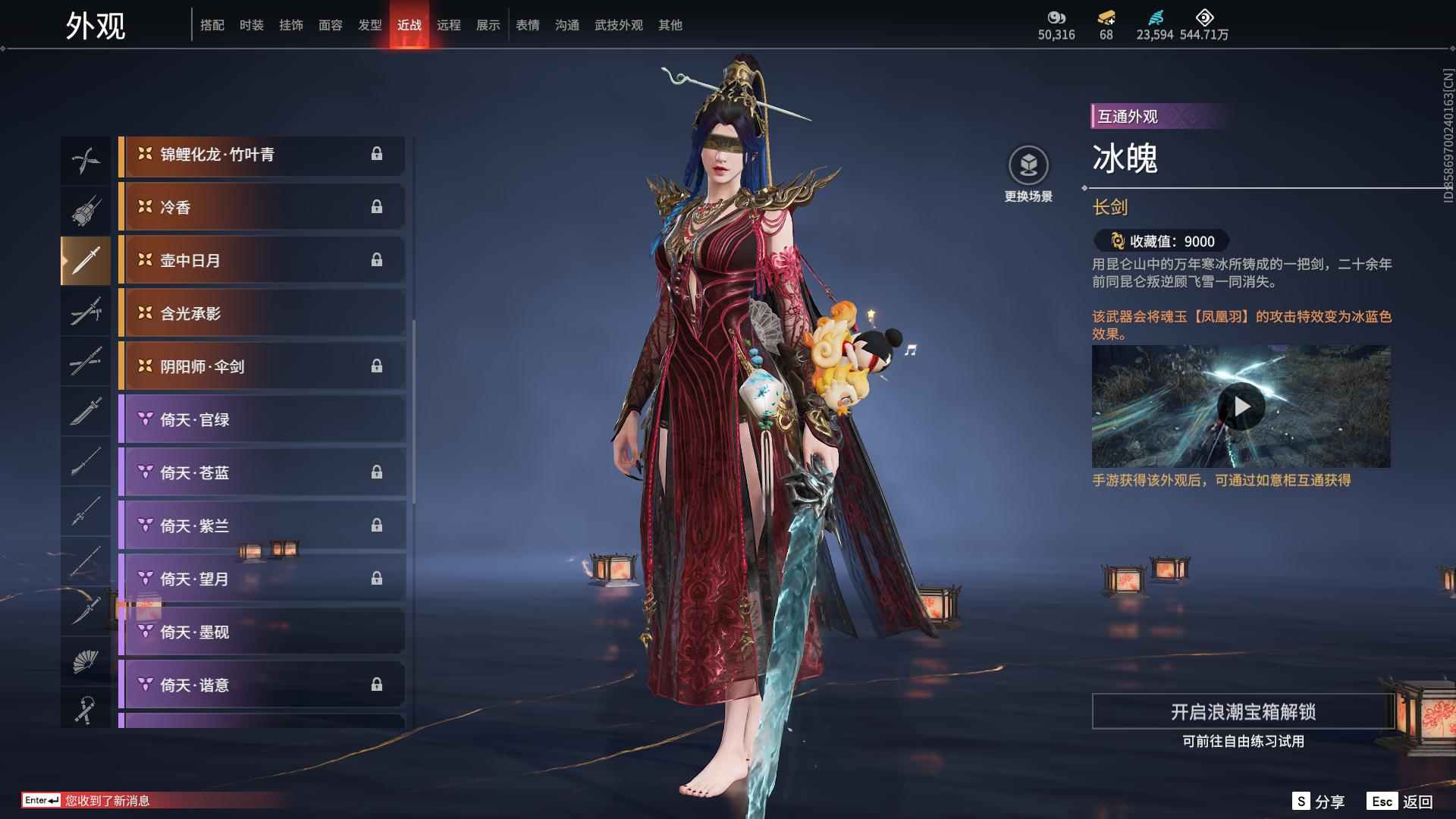Image resolution: width=1456 pixels, height=819 pixels.
Task: Open the 分享 share option
Action: pos(1319,802)
